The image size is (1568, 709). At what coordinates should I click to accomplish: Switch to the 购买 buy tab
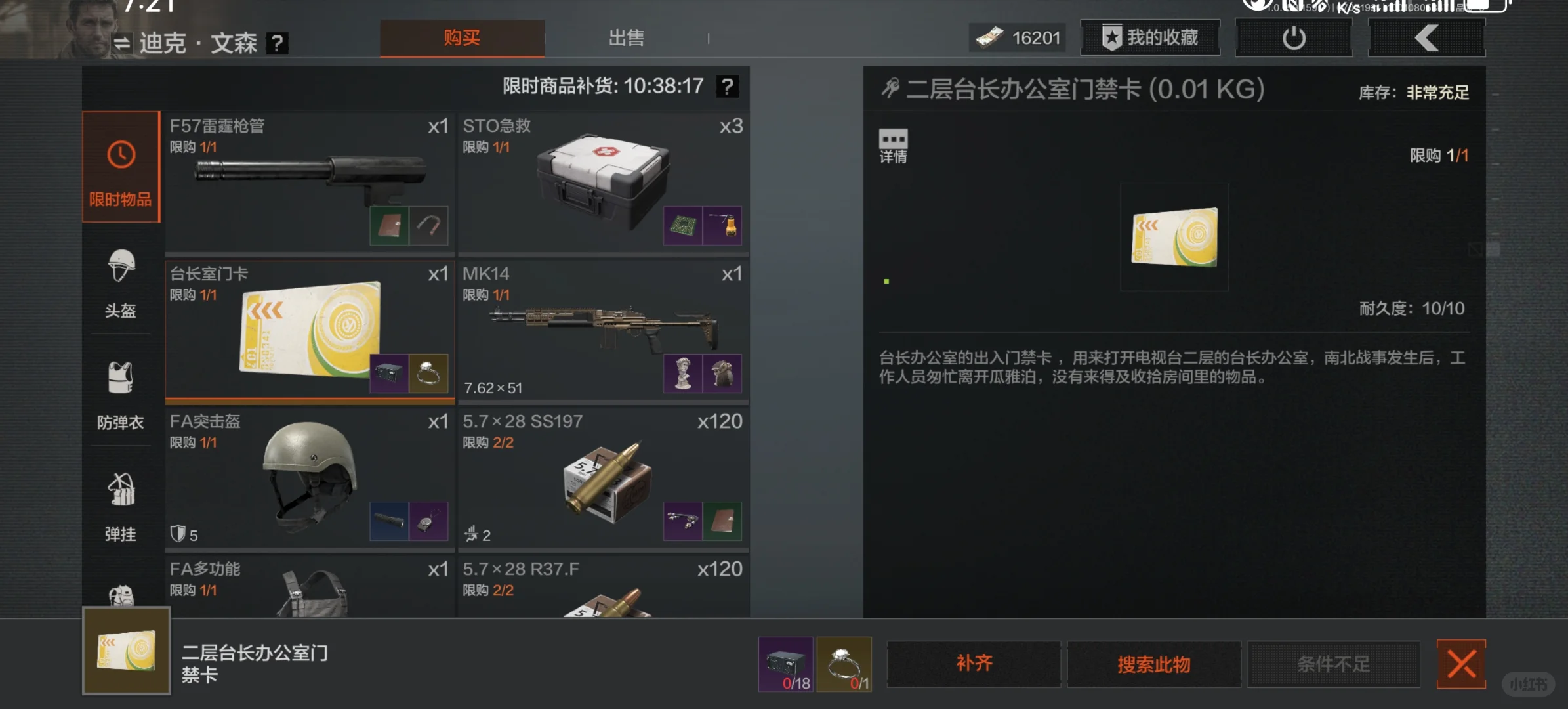coord(463,38)
